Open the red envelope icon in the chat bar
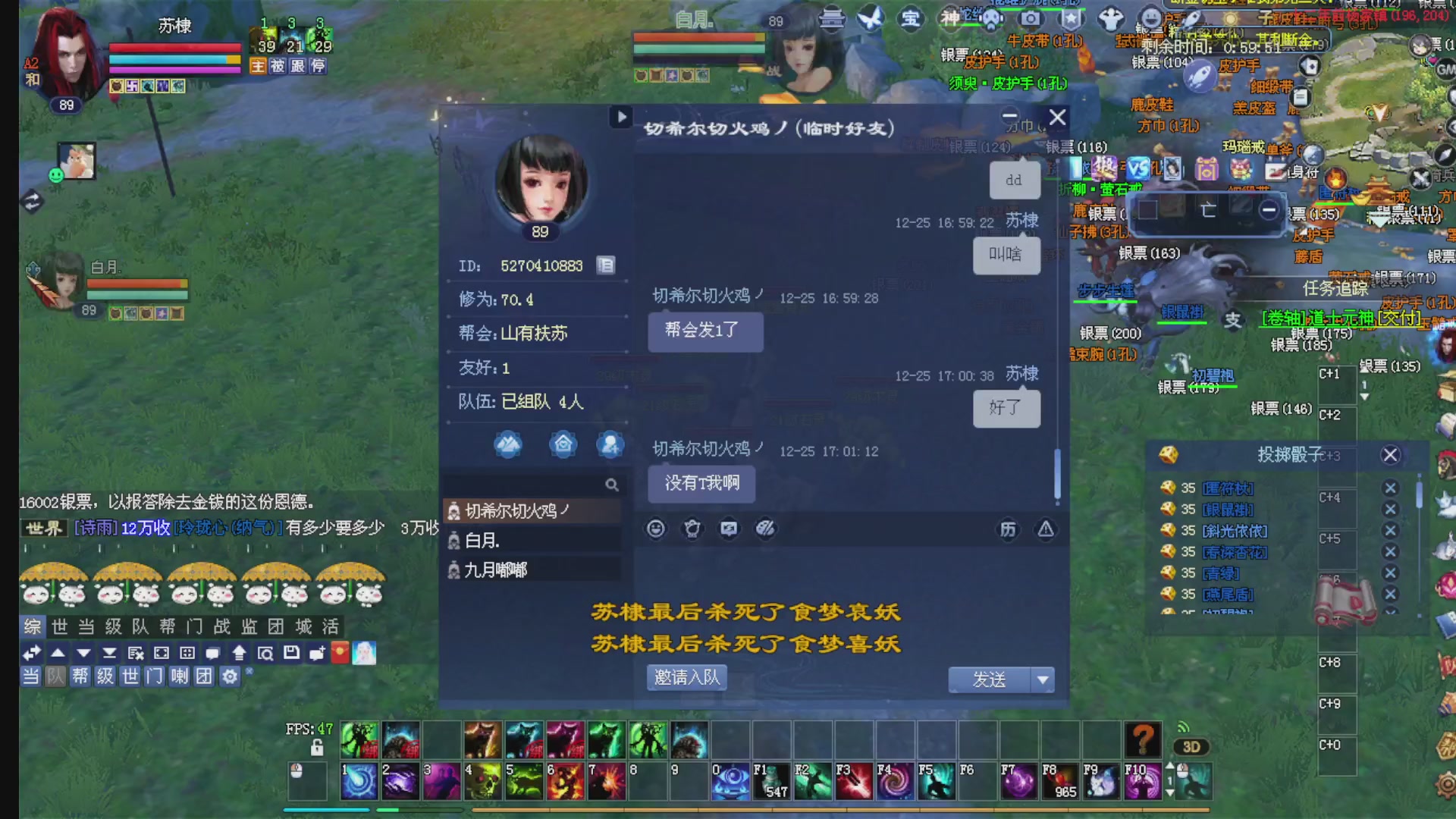The height and width of the screenshot is (819, 1456). (x=340, y=652)
